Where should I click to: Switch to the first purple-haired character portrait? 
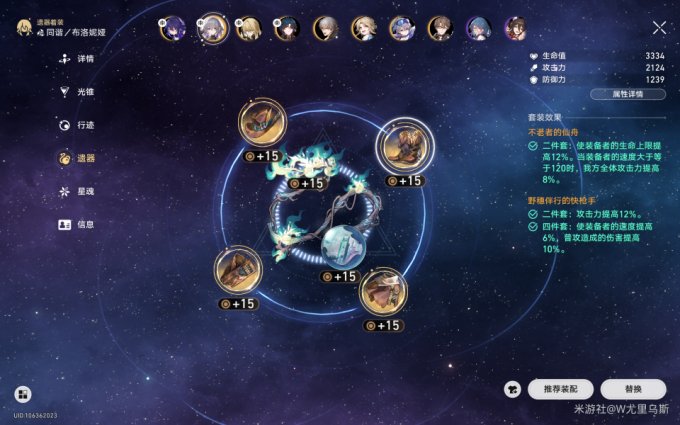coord(172,28)
